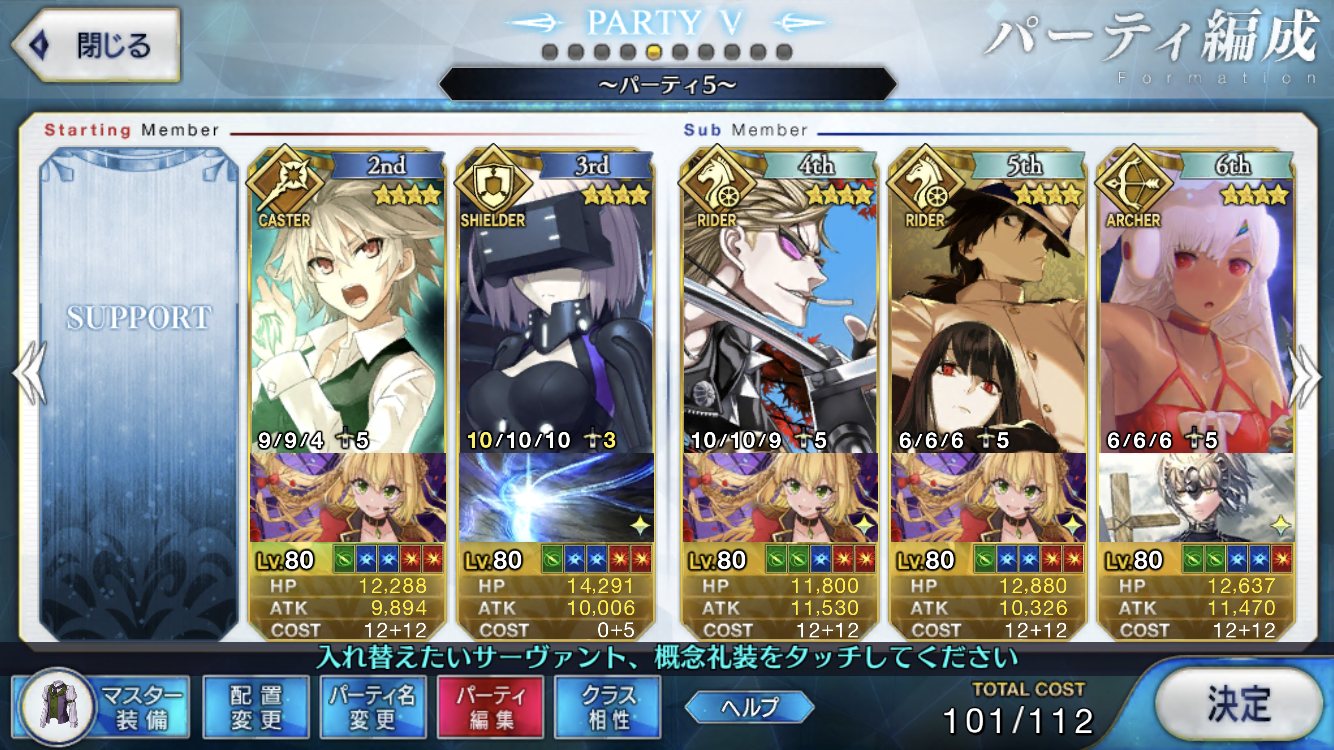Viewport: 1334px width, 750px height.
Task: Rename party with パーティ名変更 button
Action: pyautogui.click(x=373, y=706)
